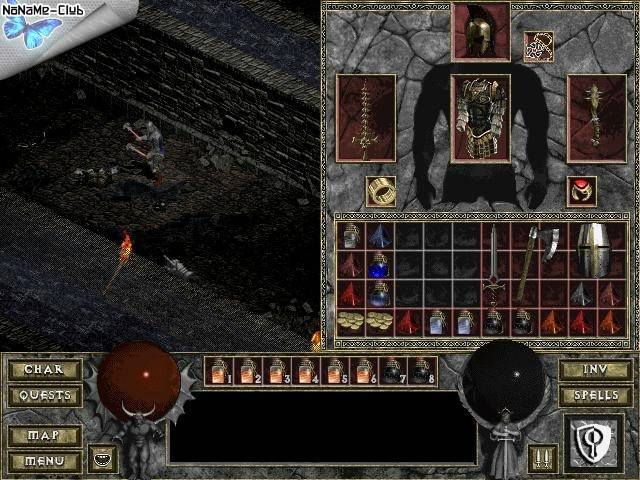Viewport: 640px width, 480px height.
Task: Show the automap with MAP button
Action: click(44, 436)
